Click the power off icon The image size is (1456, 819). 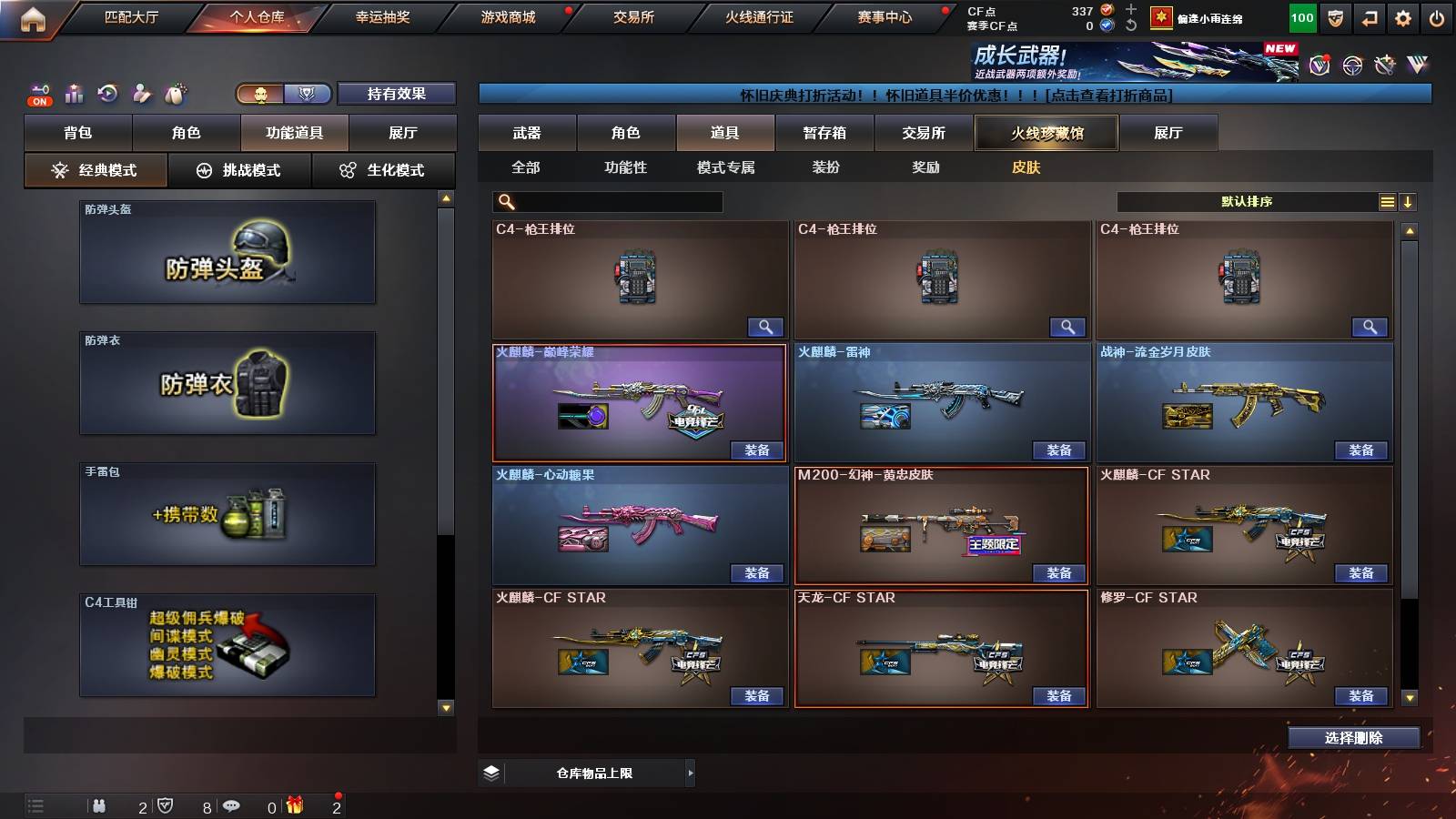(1438, 16)
